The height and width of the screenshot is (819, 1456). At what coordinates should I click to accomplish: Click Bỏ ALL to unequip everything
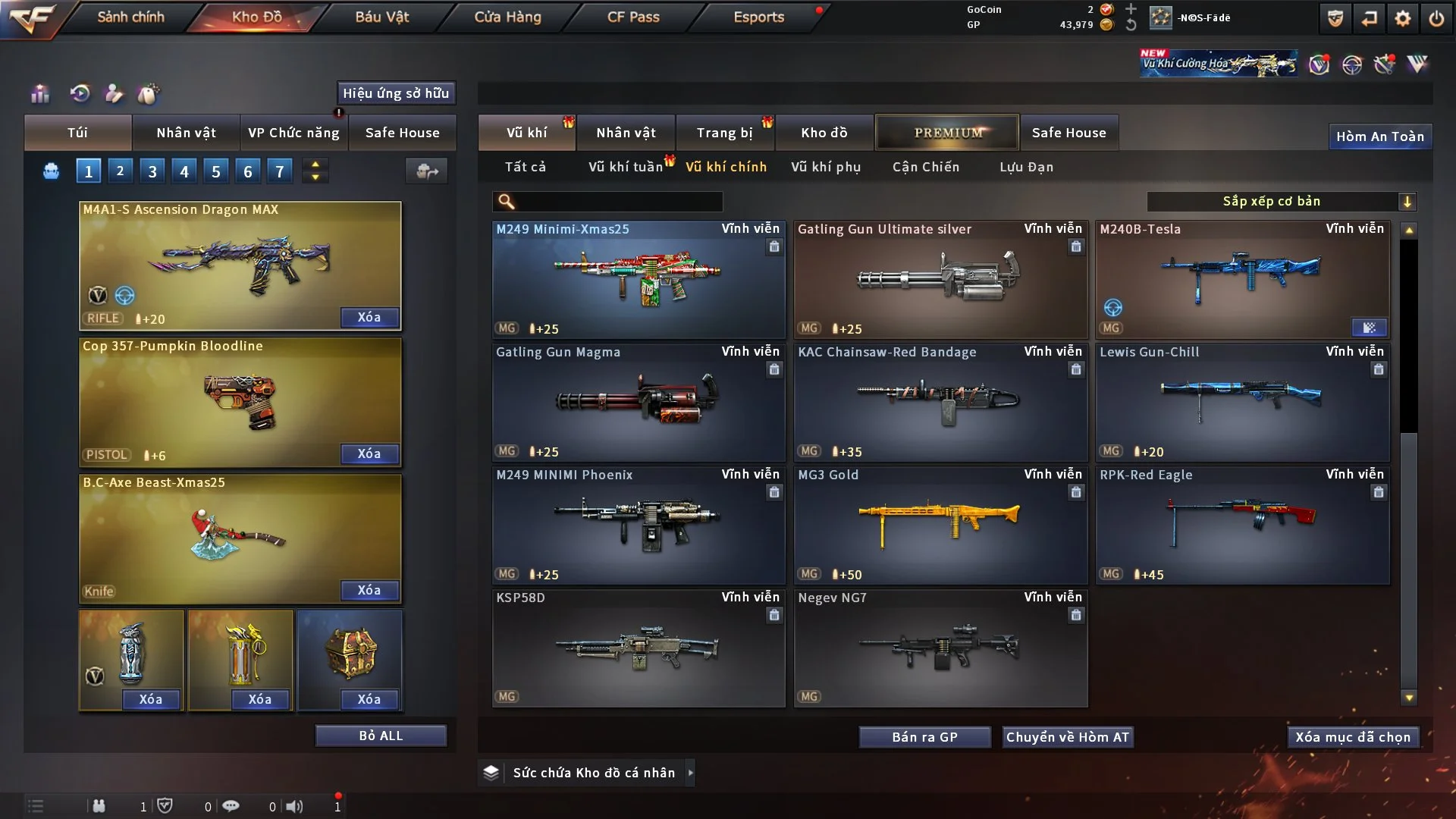381,736
